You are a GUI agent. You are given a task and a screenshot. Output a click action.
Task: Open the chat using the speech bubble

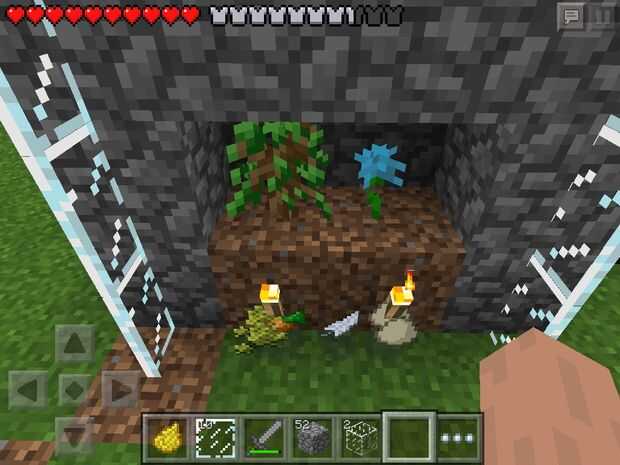(571, 17)
